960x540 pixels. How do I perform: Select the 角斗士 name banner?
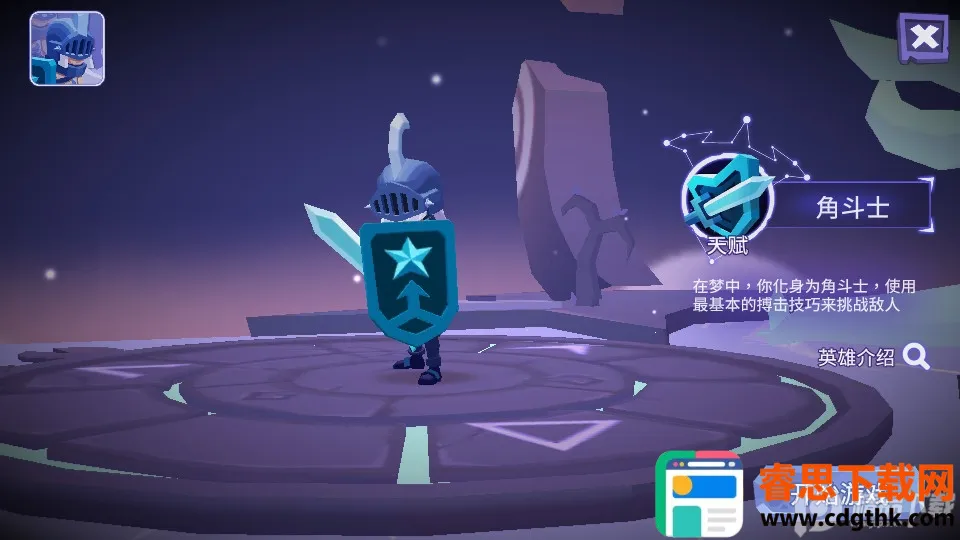[x=853, y=207]
